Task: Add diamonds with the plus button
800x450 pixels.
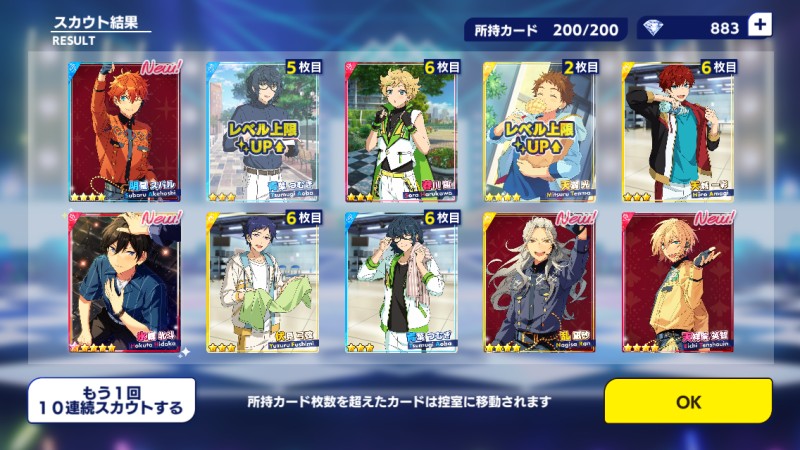Action: click(760, 28)
